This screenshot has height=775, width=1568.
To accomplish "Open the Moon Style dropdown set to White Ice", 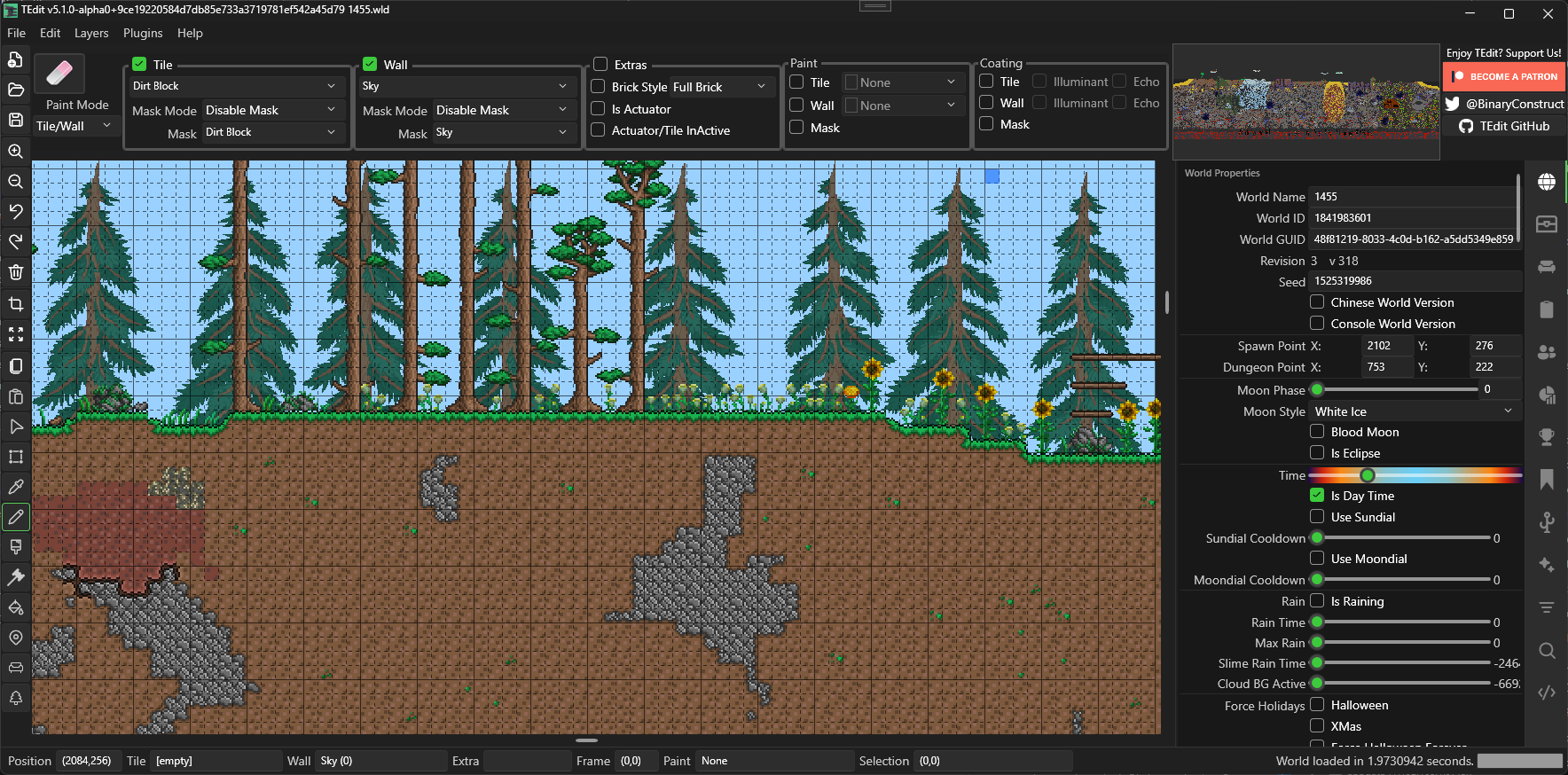I will click(1414, 411).
